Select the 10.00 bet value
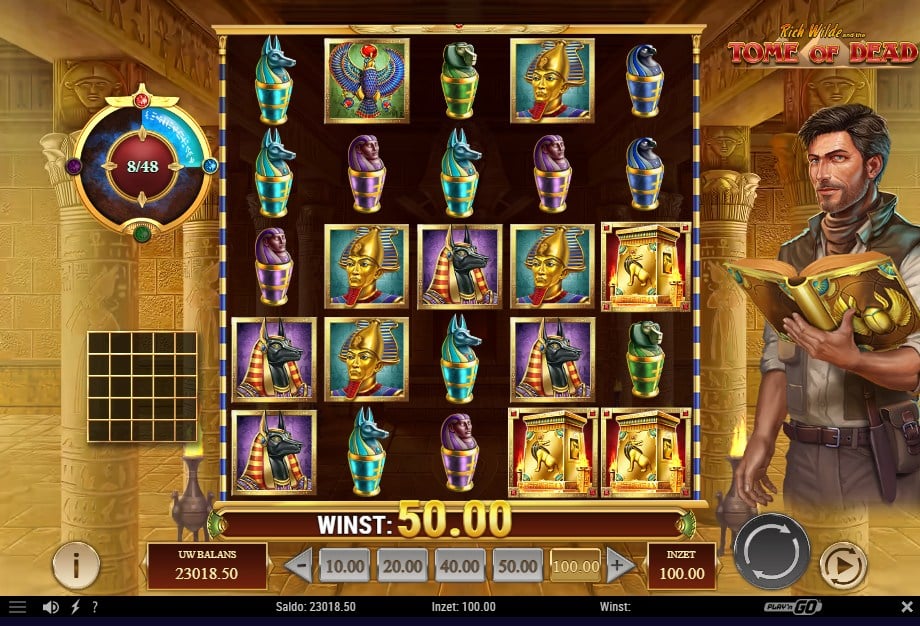This screenshot has width=920, height=626. (x=345, y=566)
